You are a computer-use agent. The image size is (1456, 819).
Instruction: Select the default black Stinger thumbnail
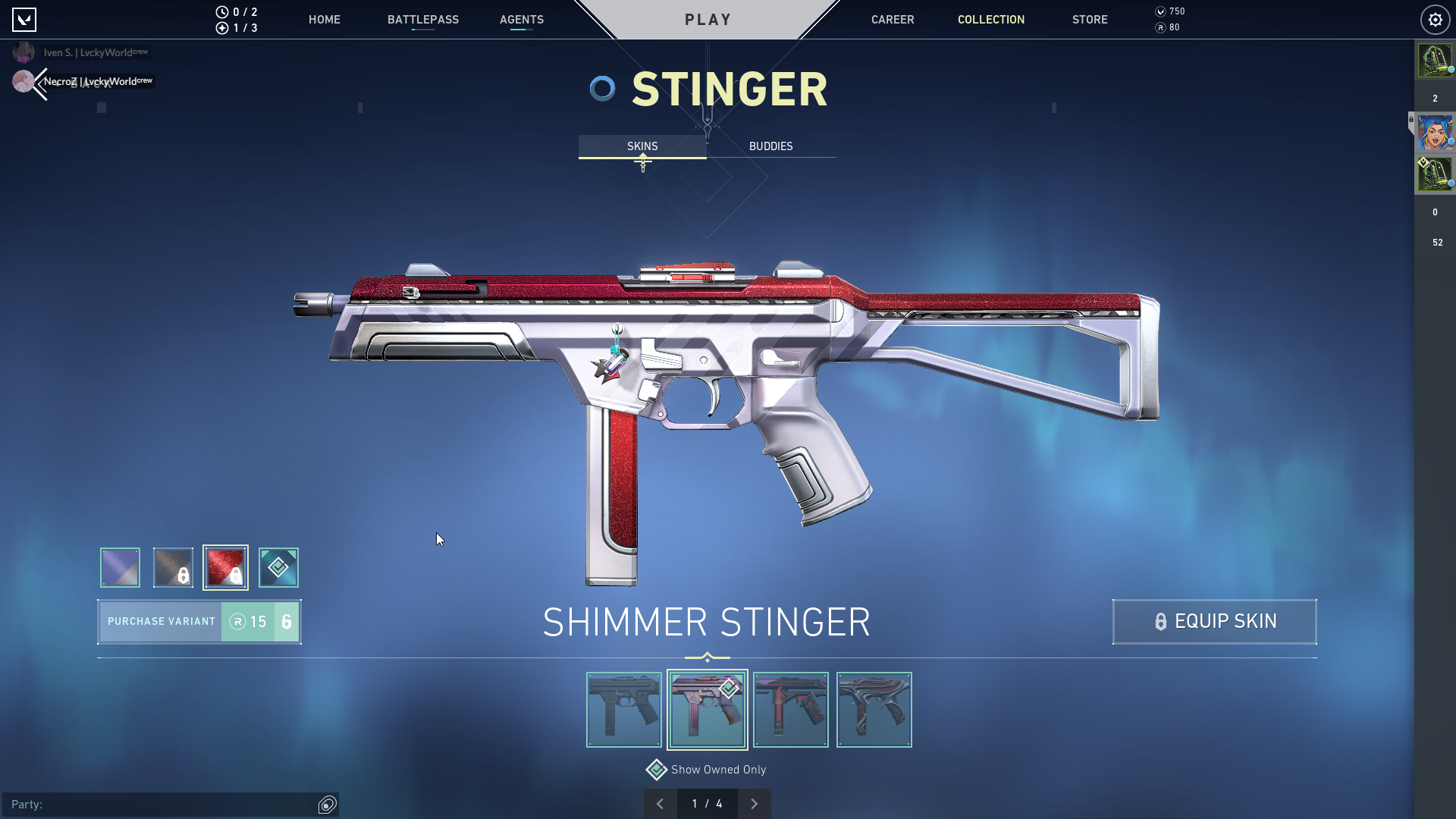coord(623,710)
